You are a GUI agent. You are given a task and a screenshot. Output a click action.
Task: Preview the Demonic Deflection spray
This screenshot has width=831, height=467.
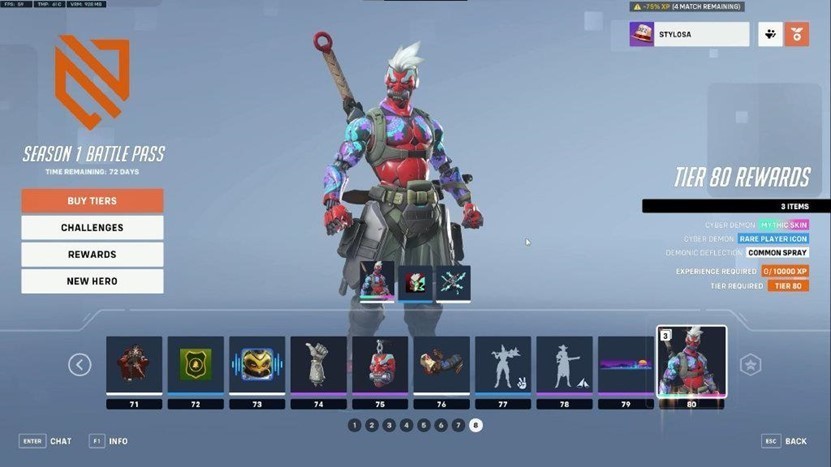[x=453, y=283]
